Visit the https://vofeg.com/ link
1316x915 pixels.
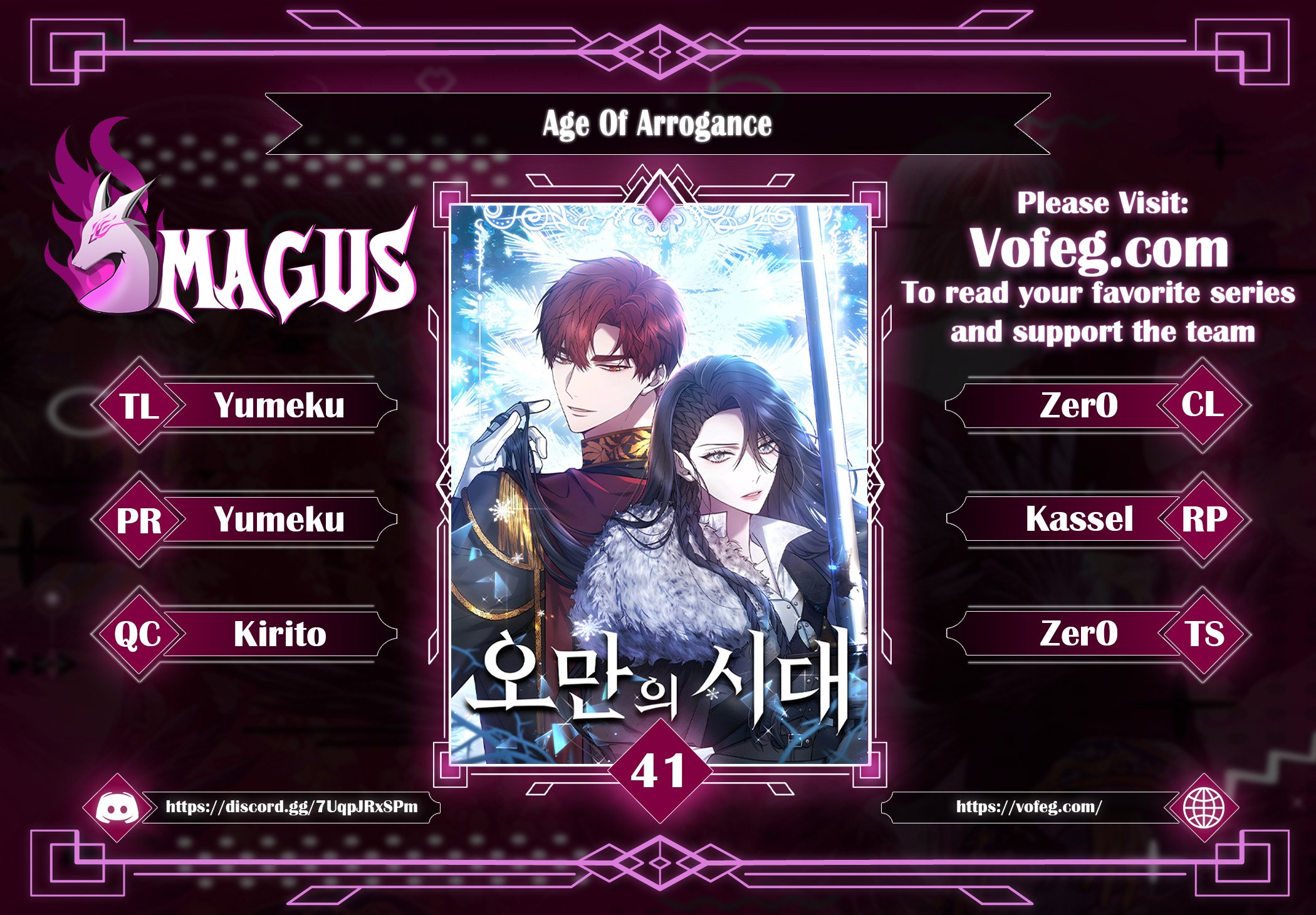pos(1028,807)
